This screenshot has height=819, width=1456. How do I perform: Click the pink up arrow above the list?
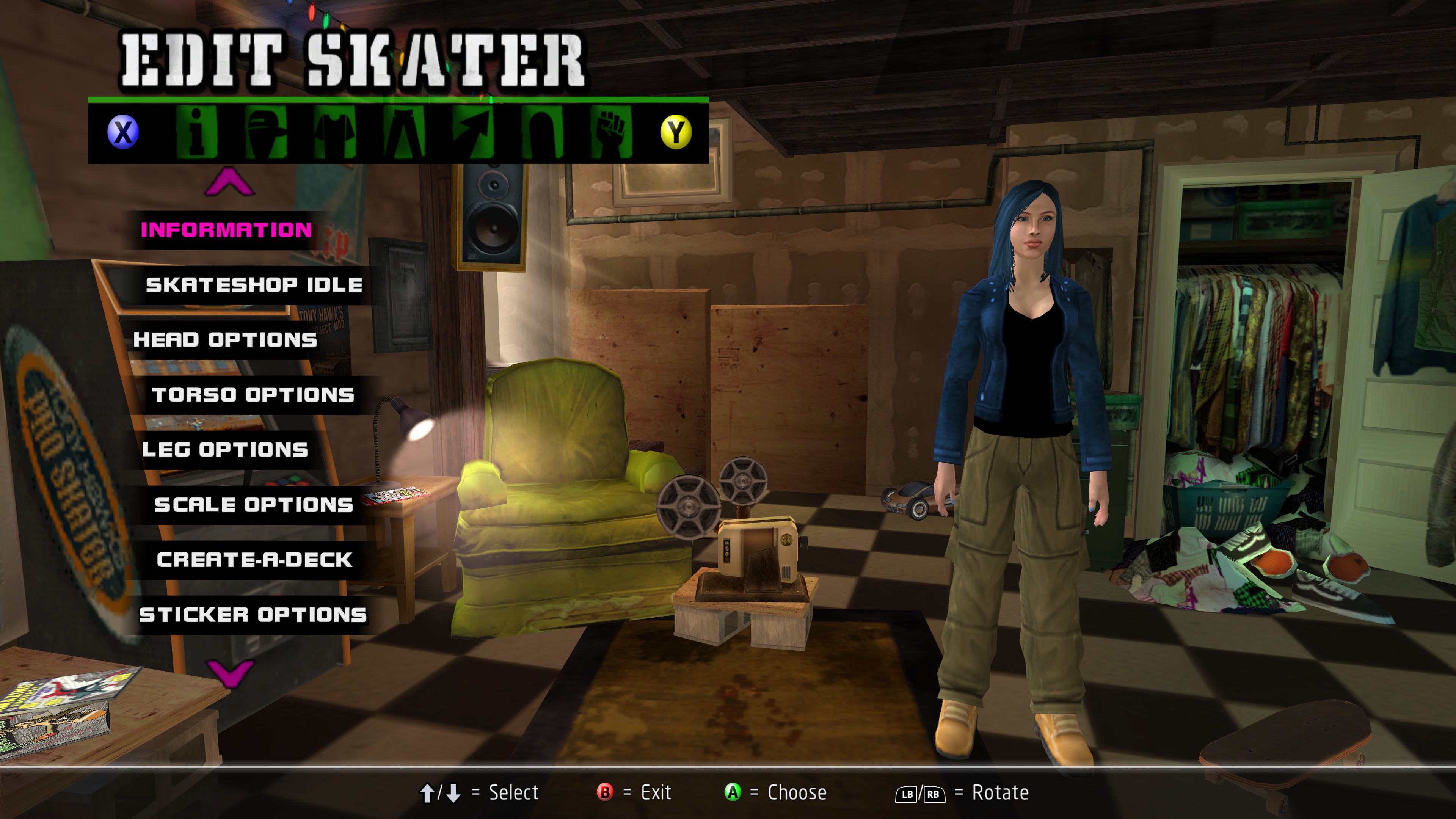229,182
